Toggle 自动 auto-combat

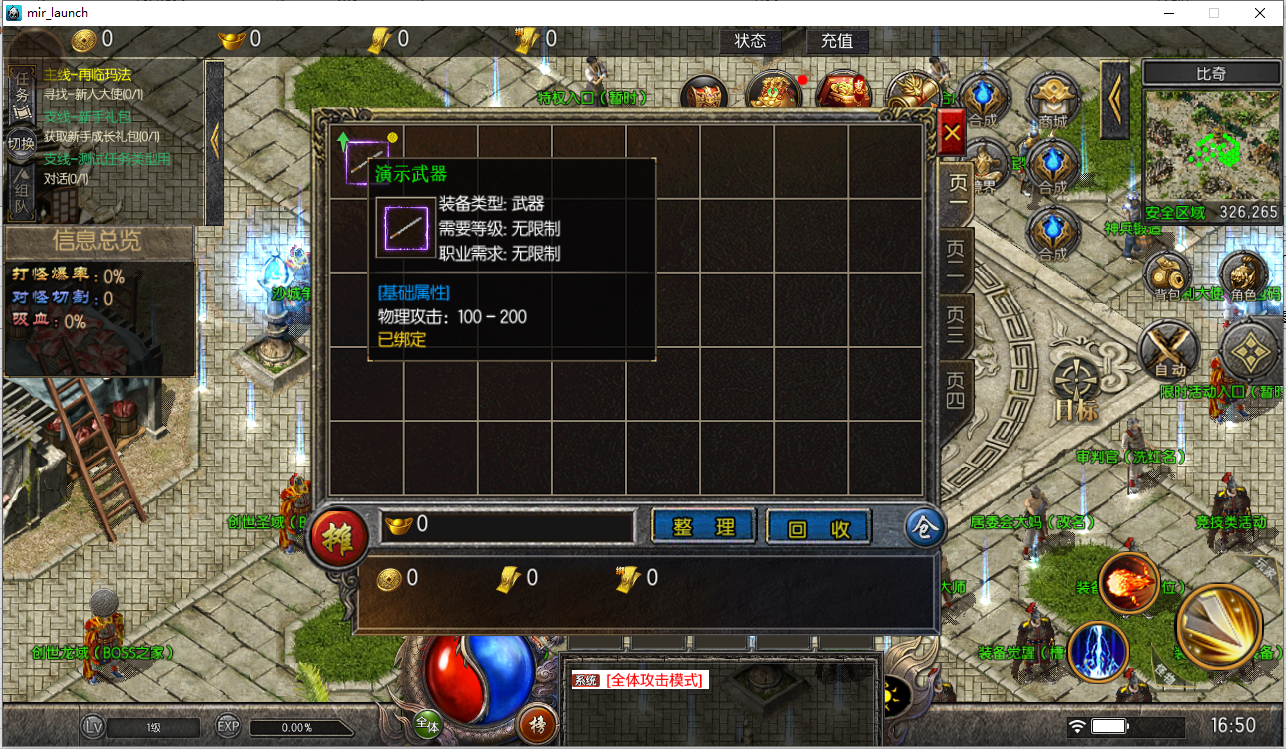1170,351
